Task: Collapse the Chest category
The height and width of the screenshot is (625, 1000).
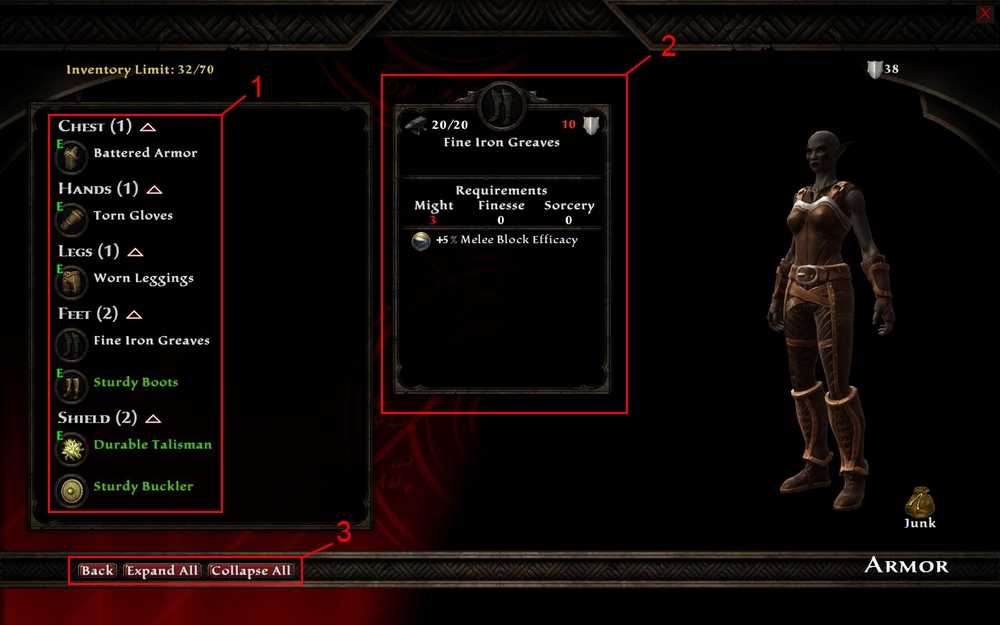Action: click(148, 127)
